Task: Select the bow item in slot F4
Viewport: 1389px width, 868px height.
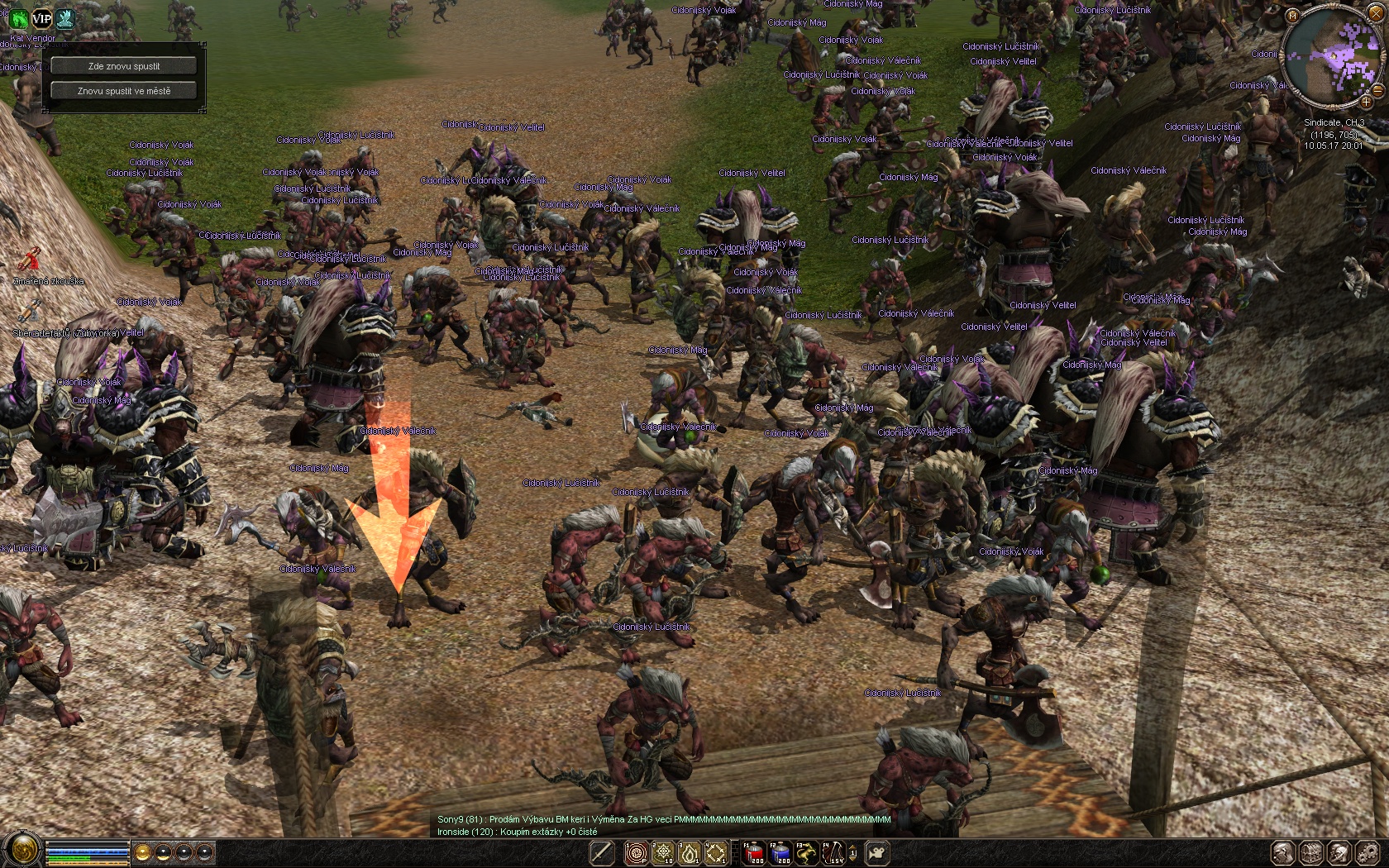Action: click(x=833, y=852)
